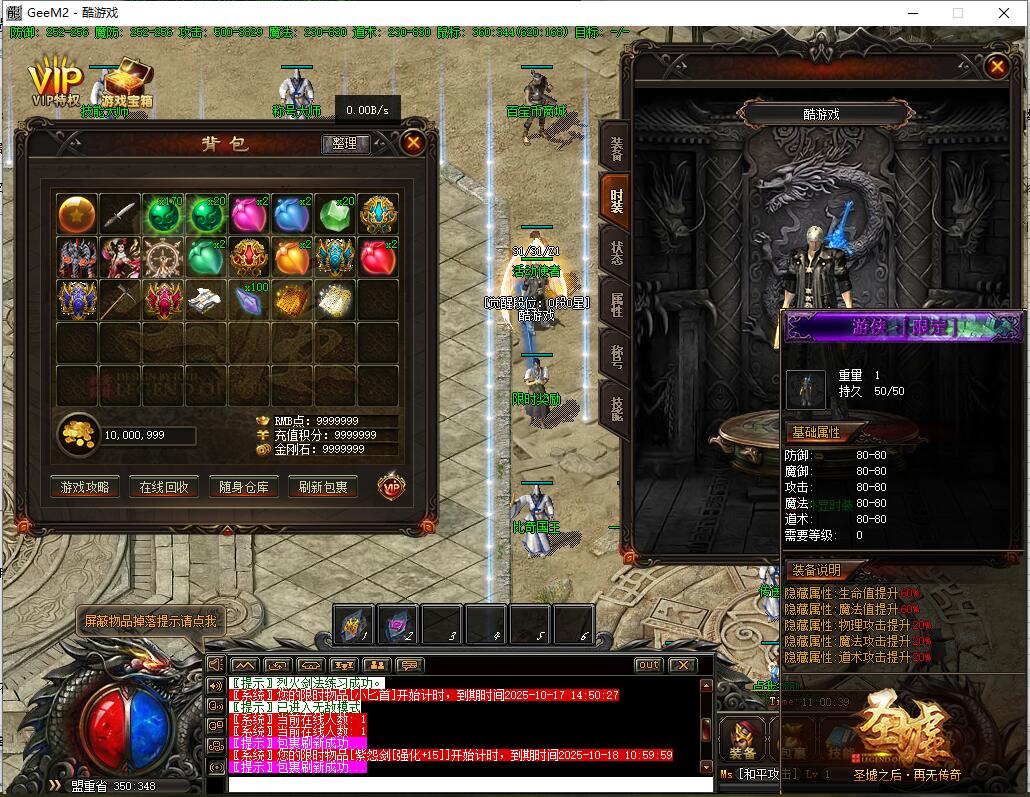The height and width of the screenshot is (797, 1030).
Task: Select the orange star orb item
Action: pyautogui.click(x=76, y=214)
